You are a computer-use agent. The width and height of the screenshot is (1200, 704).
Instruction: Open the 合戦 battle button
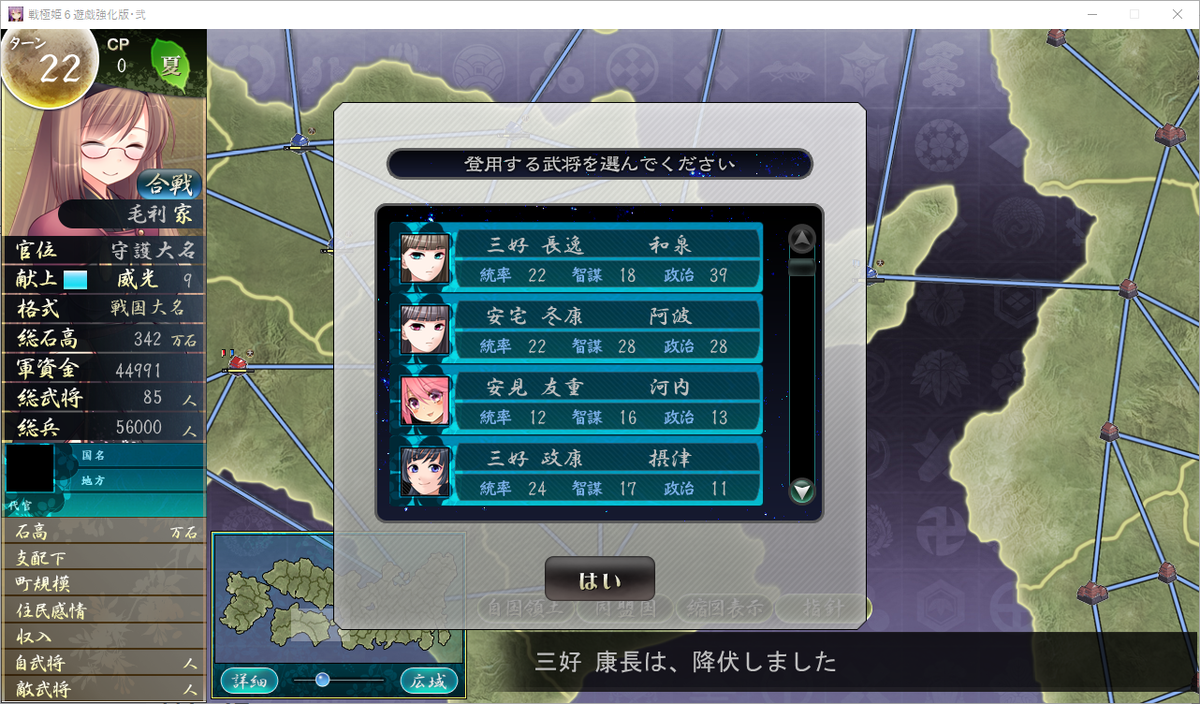pos(167,185)
